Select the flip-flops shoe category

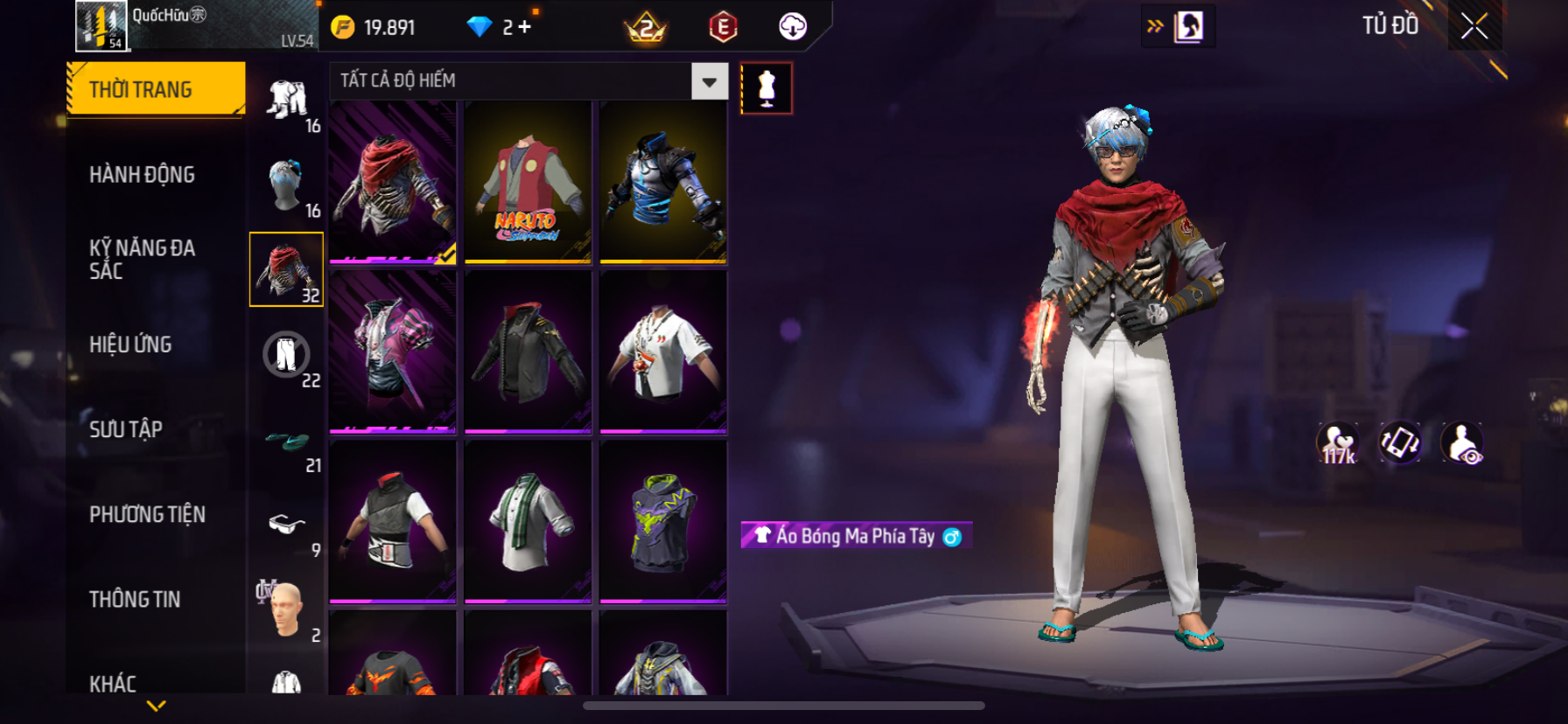287,442
